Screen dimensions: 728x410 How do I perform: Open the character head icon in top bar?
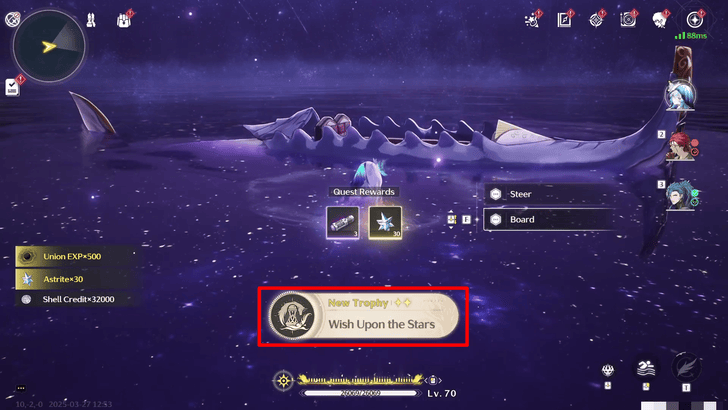661,19
